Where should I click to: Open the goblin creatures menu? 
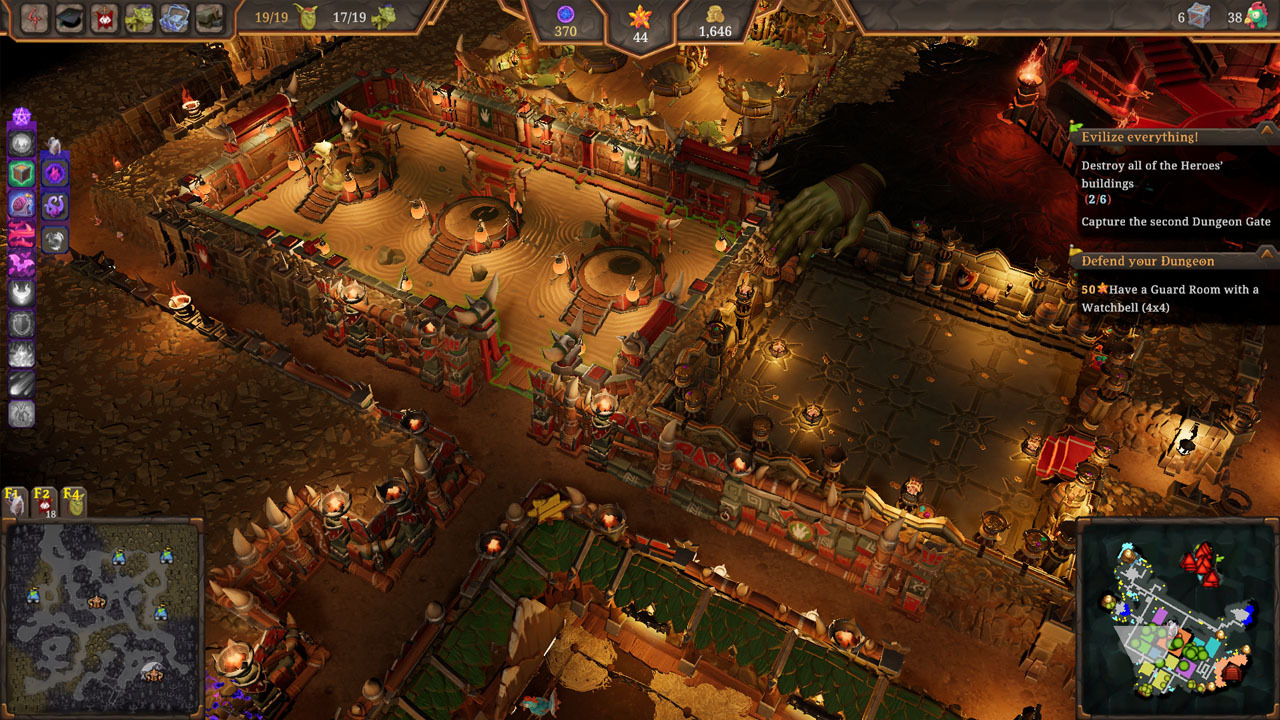point(139,18)
